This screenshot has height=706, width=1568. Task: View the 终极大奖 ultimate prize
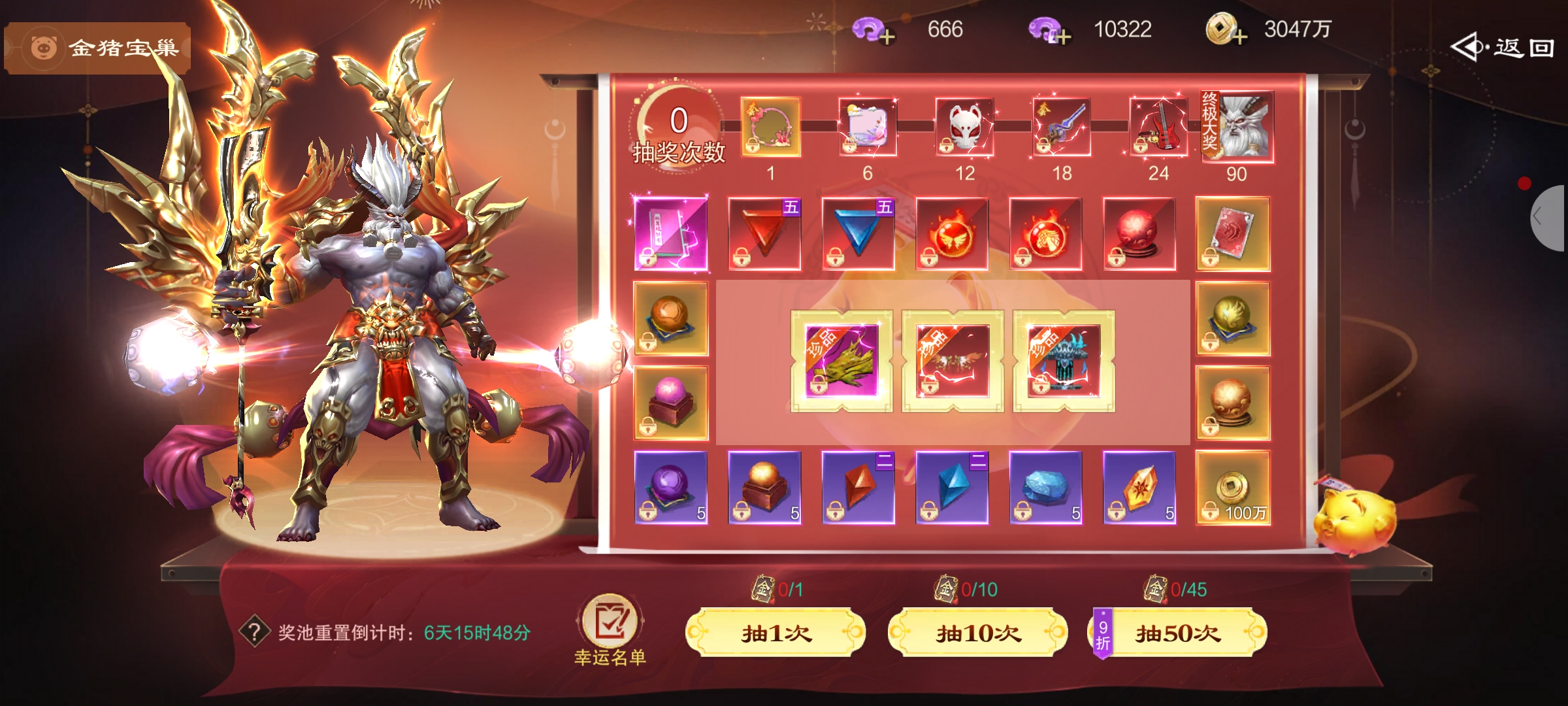pos(1238,127)
